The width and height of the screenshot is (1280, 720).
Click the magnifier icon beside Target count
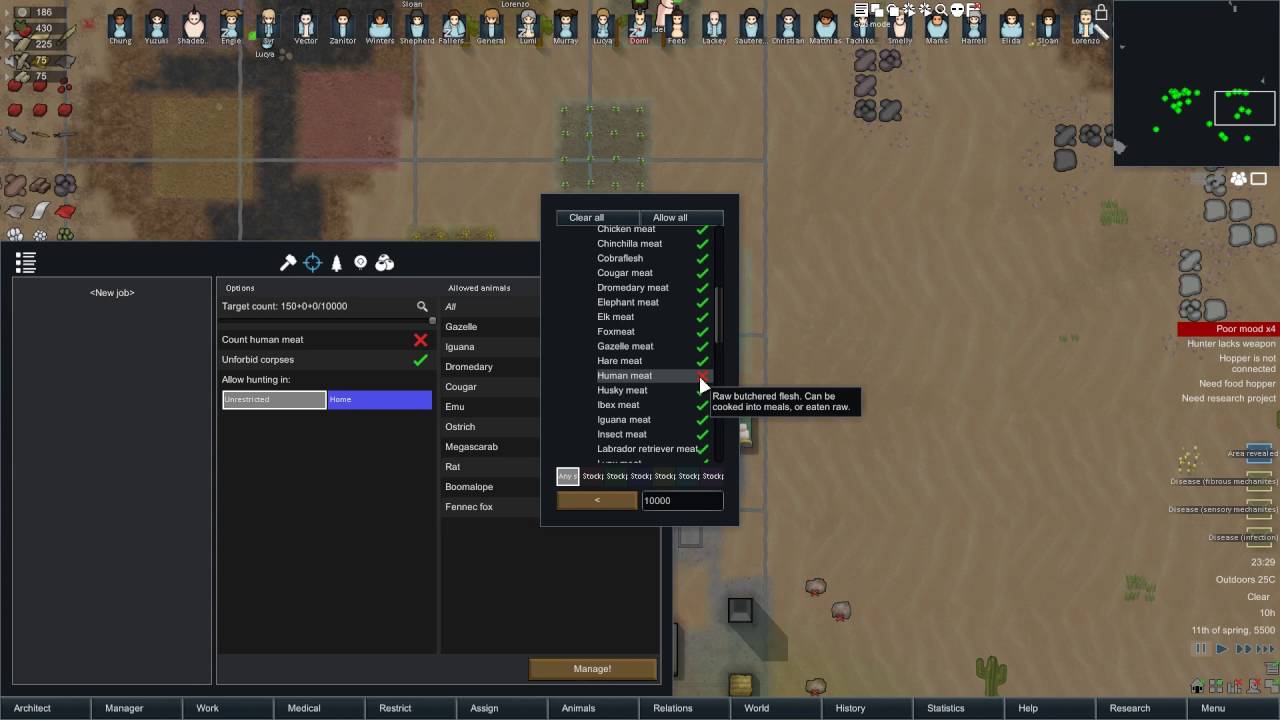pyautogui.click(x=422, y=306)
